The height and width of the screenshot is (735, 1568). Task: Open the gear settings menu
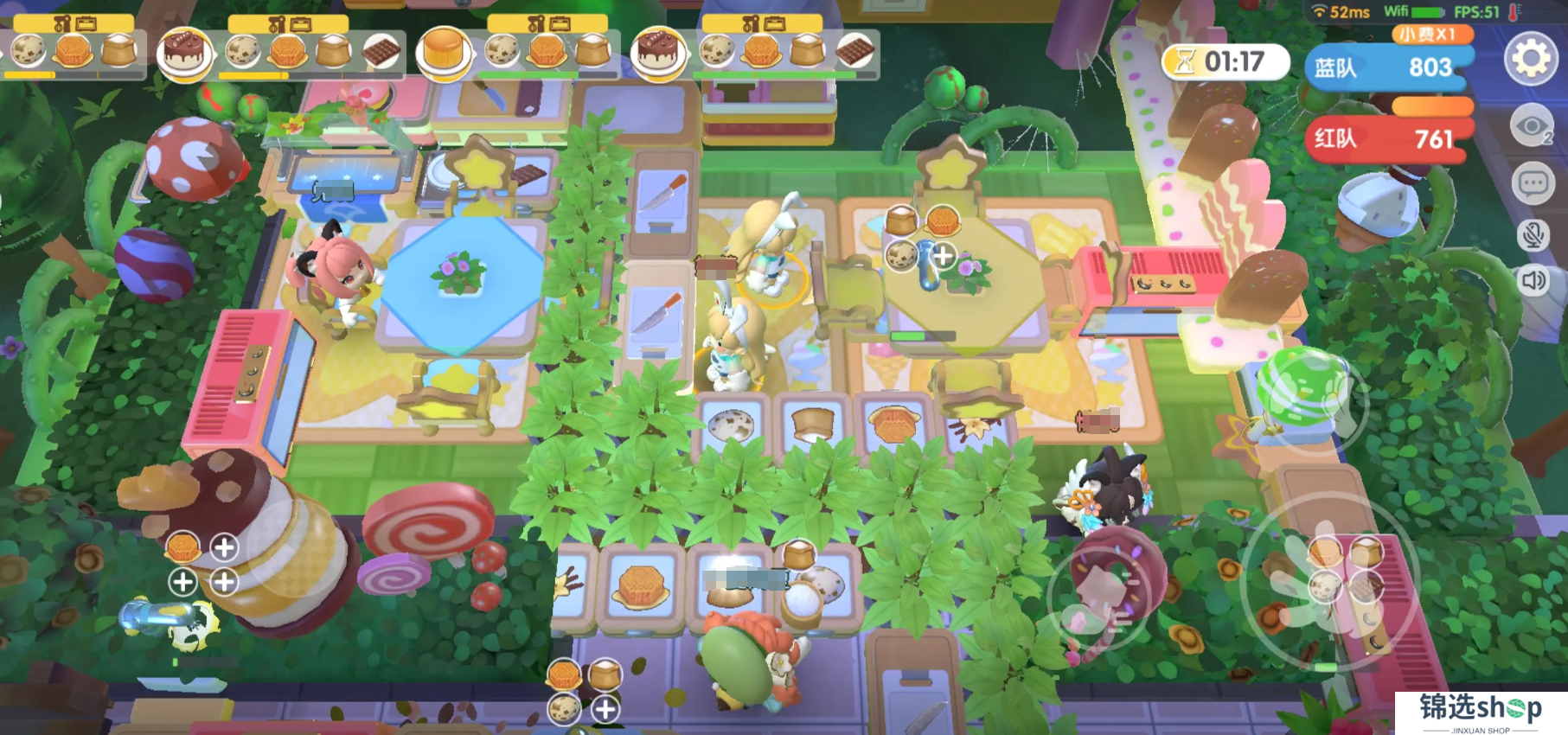[1531, 59]
